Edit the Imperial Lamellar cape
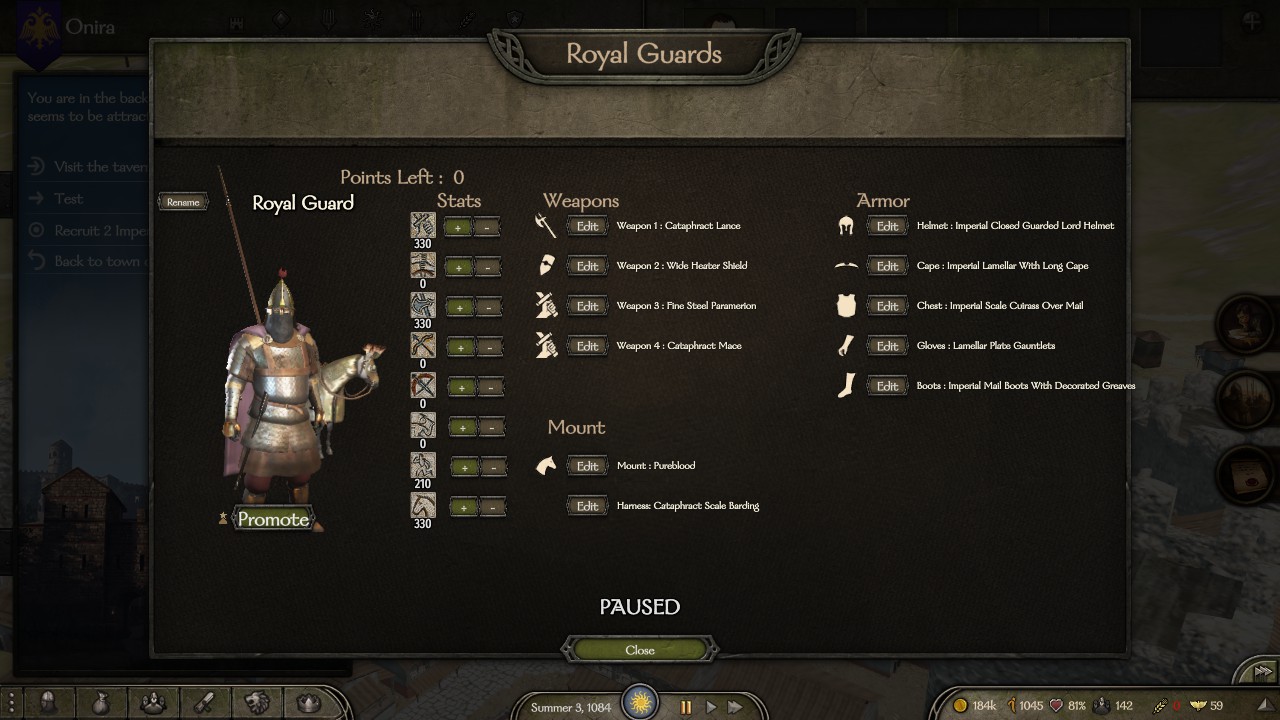The image size is (1280, 720). tap(887, 266)
